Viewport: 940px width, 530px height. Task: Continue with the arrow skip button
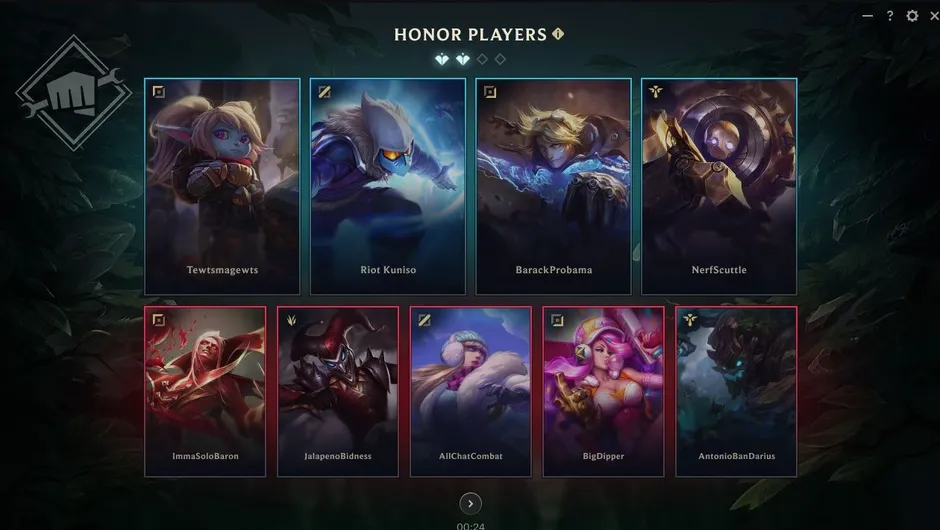470,503
